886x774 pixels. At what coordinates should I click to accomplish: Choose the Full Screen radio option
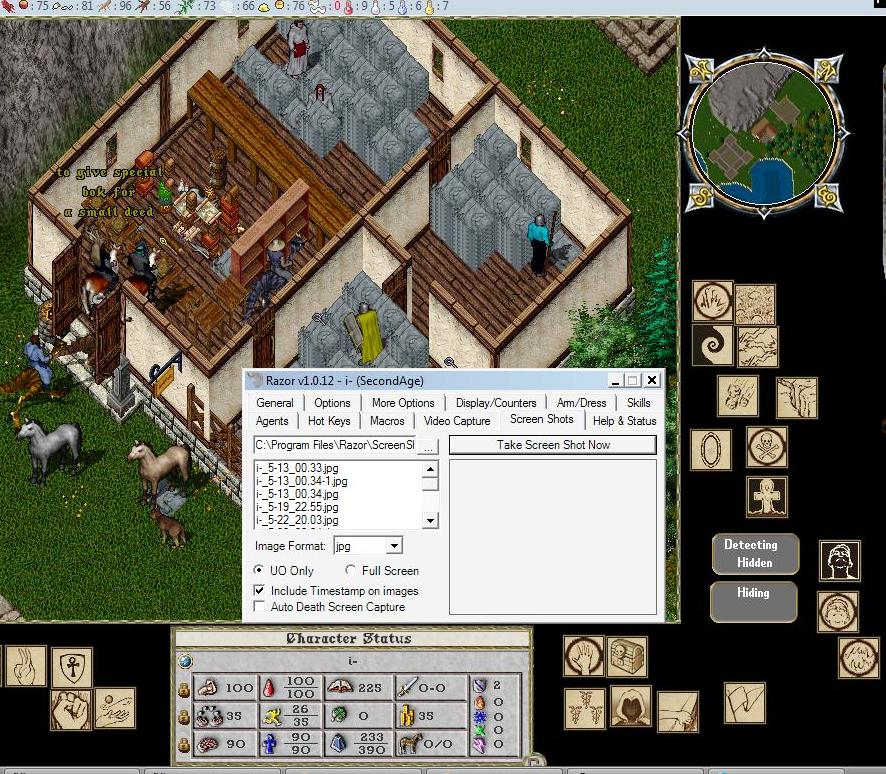coord(351,571)
